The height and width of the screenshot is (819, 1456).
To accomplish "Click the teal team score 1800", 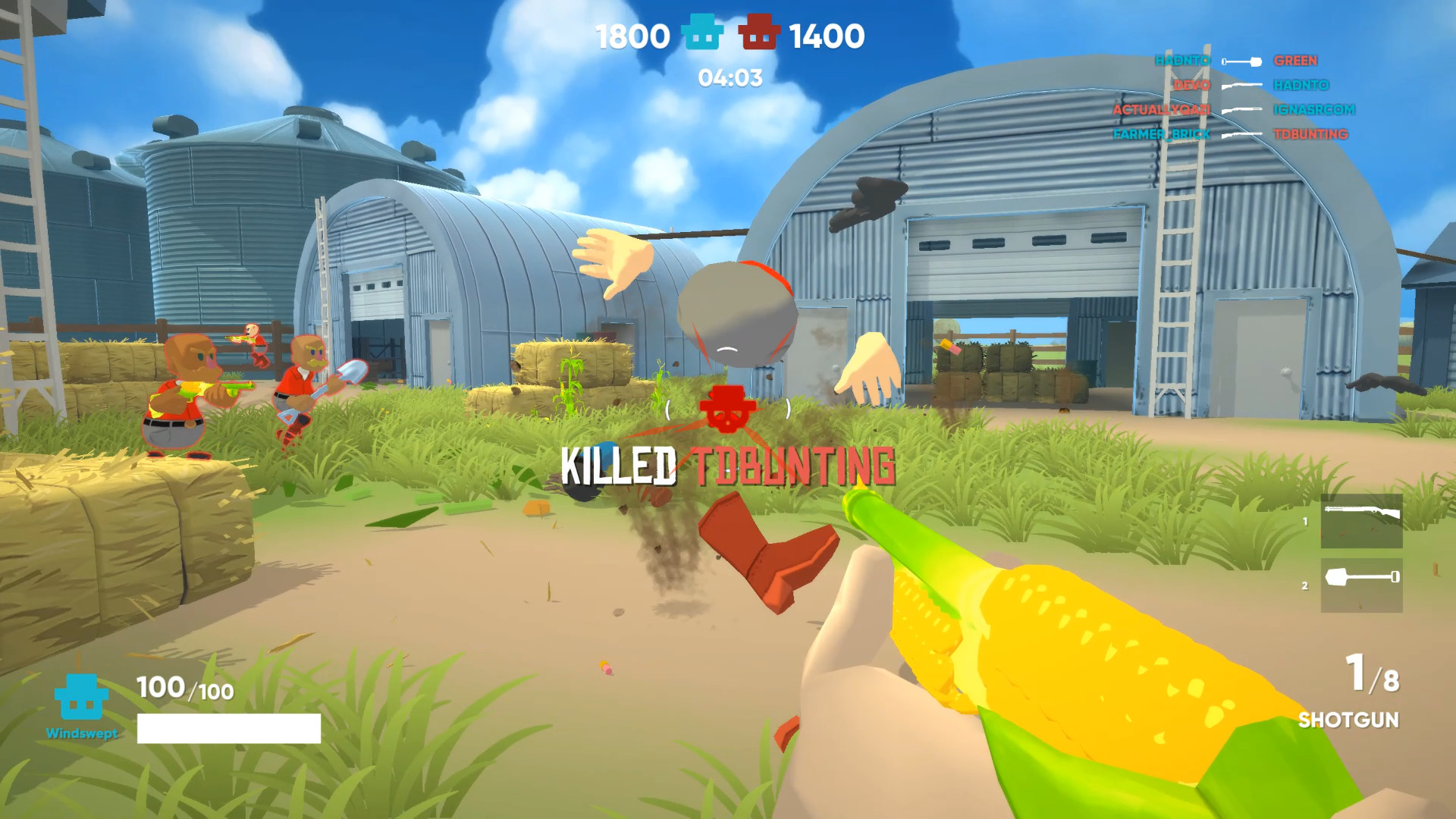I will [632, 35].
